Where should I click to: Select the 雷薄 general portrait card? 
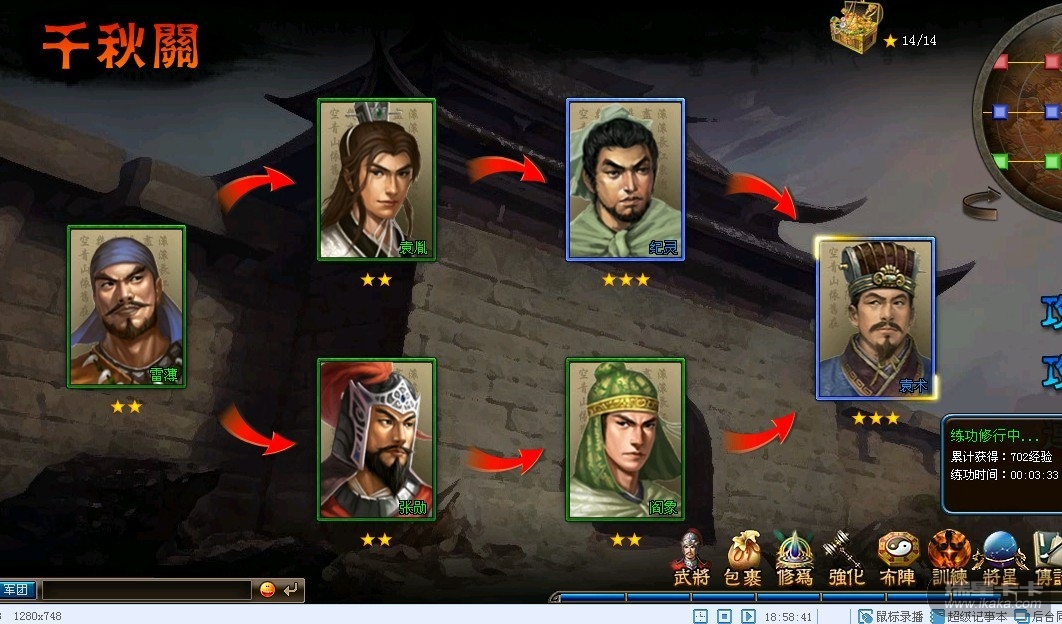point(126,306)
